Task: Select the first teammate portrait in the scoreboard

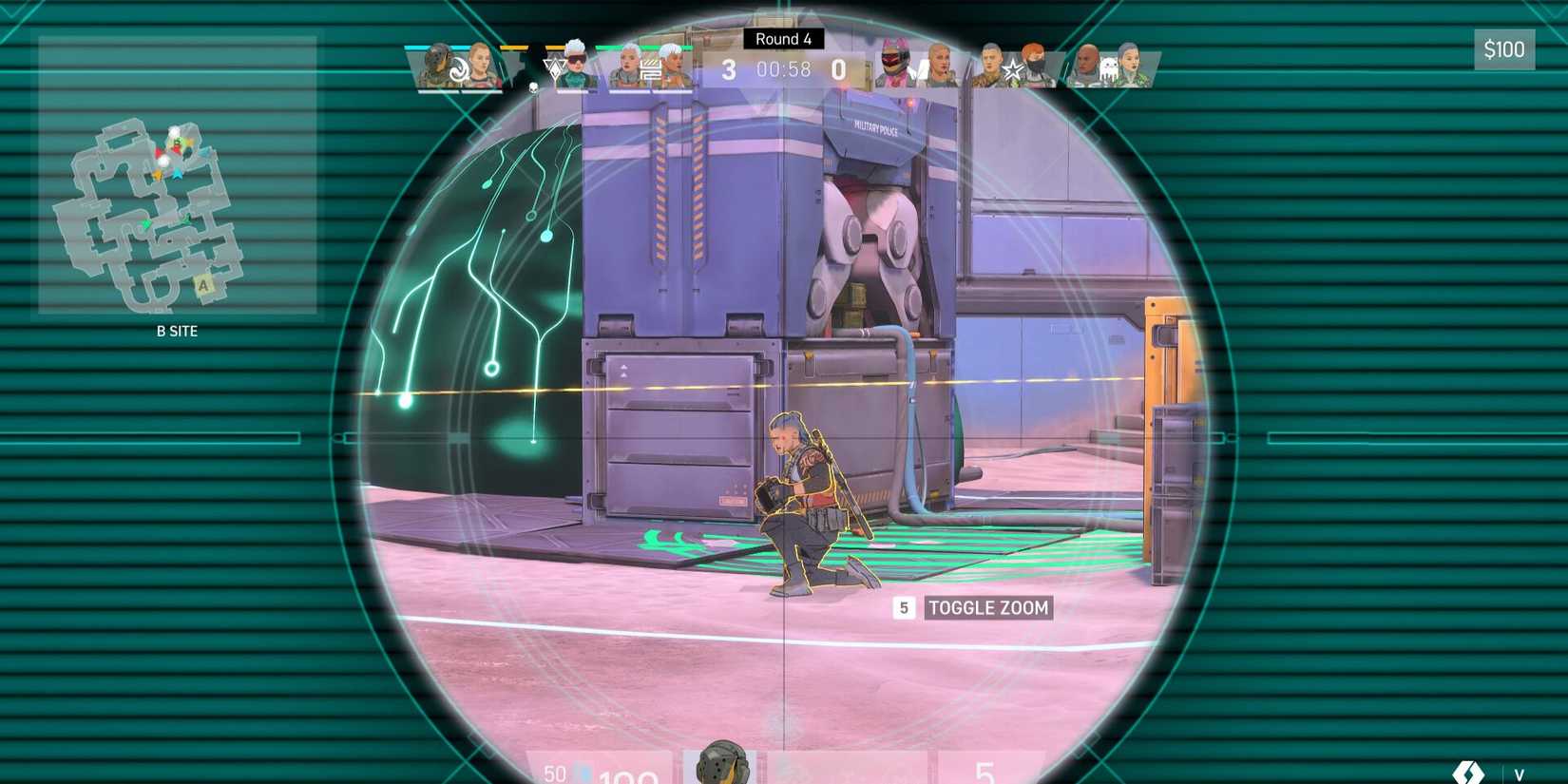Action: (x=437, y=67)
